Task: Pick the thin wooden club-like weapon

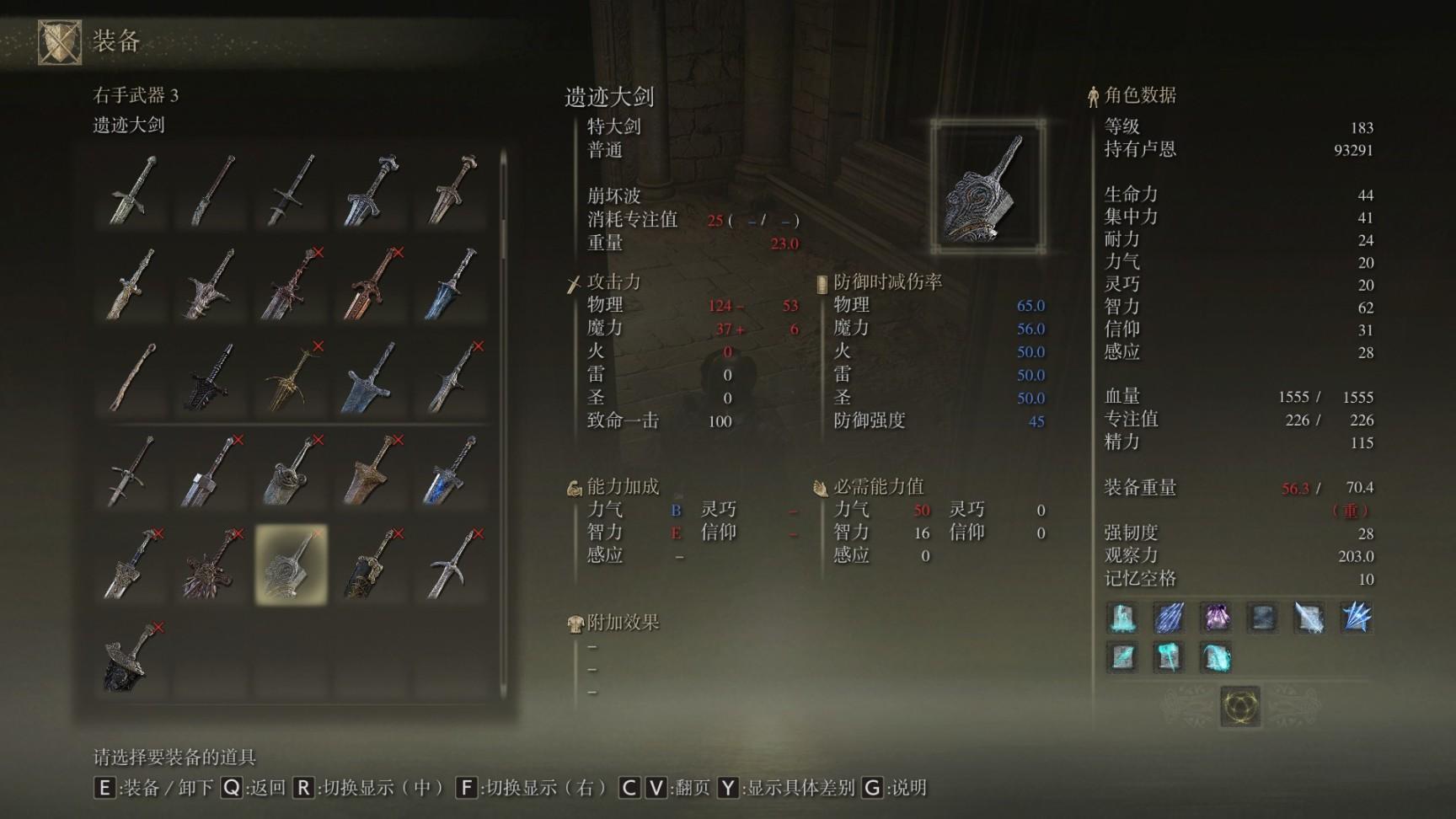Action: pyautogui.click(x=132, y=377)
